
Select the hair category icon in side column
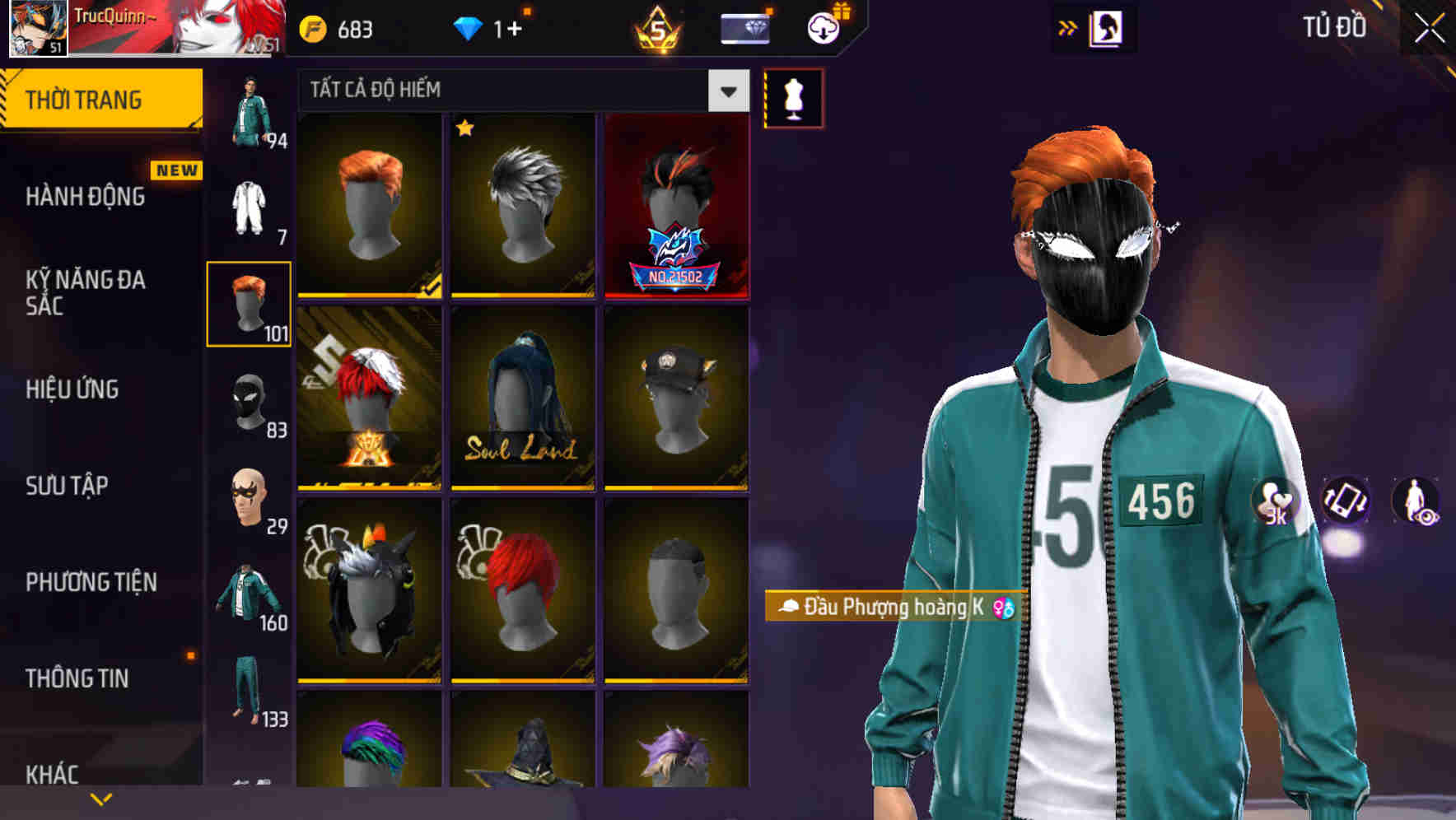coord(249,305)
